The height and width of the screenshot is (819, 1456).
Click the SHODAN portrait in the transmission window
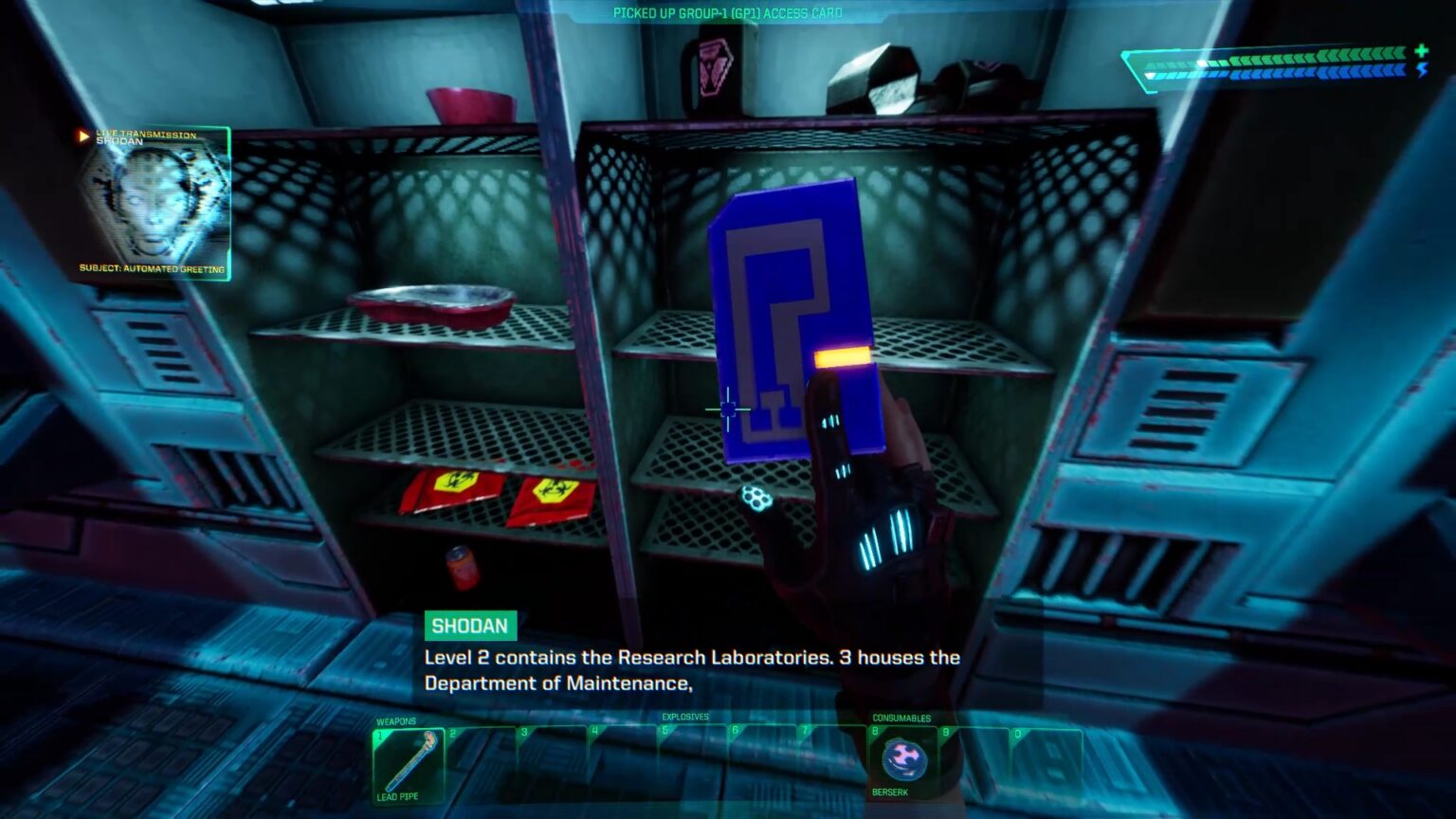(152, 204)
